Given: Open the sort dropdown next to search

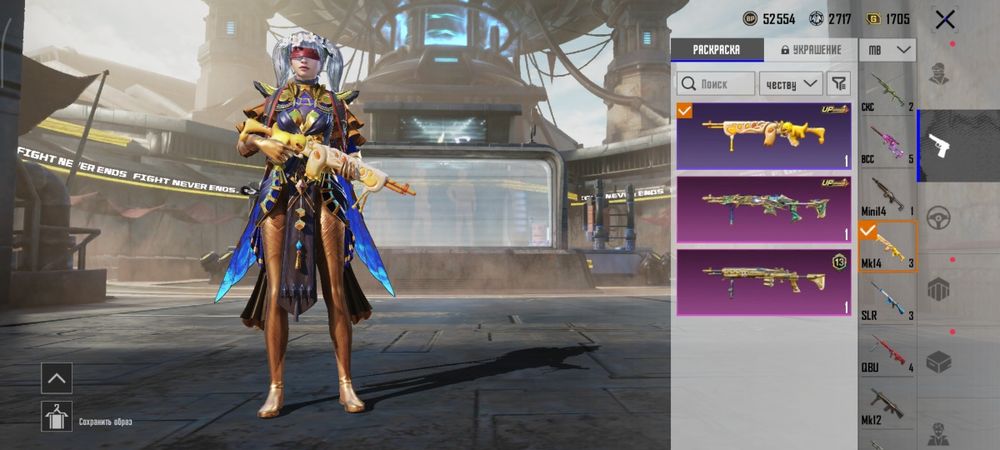Looking at the screenshot, I should [x=790, y=84].
